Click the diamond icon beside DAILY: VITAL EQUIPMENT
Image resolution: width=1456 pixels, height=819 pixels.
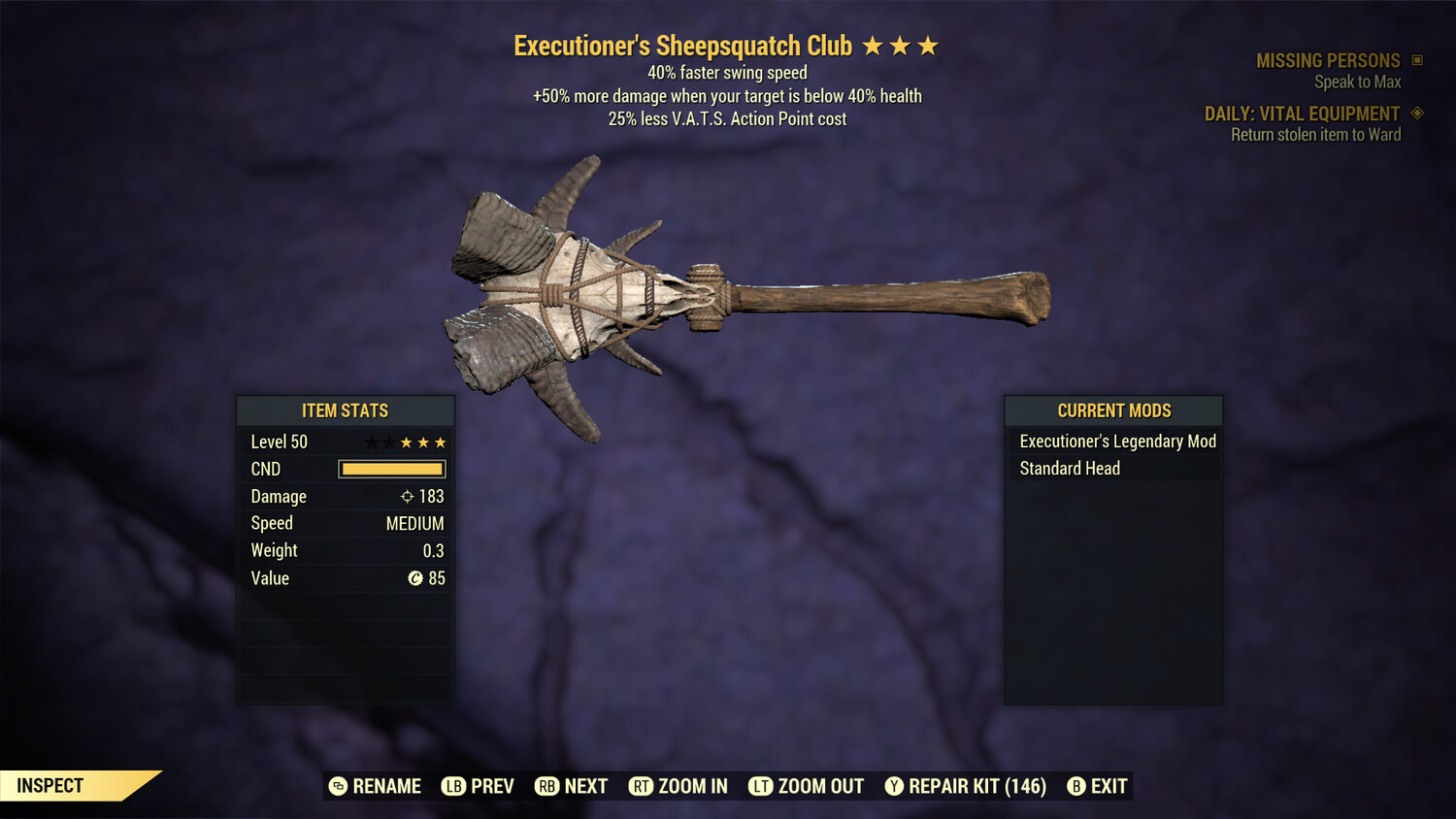tap(1418, 114)
